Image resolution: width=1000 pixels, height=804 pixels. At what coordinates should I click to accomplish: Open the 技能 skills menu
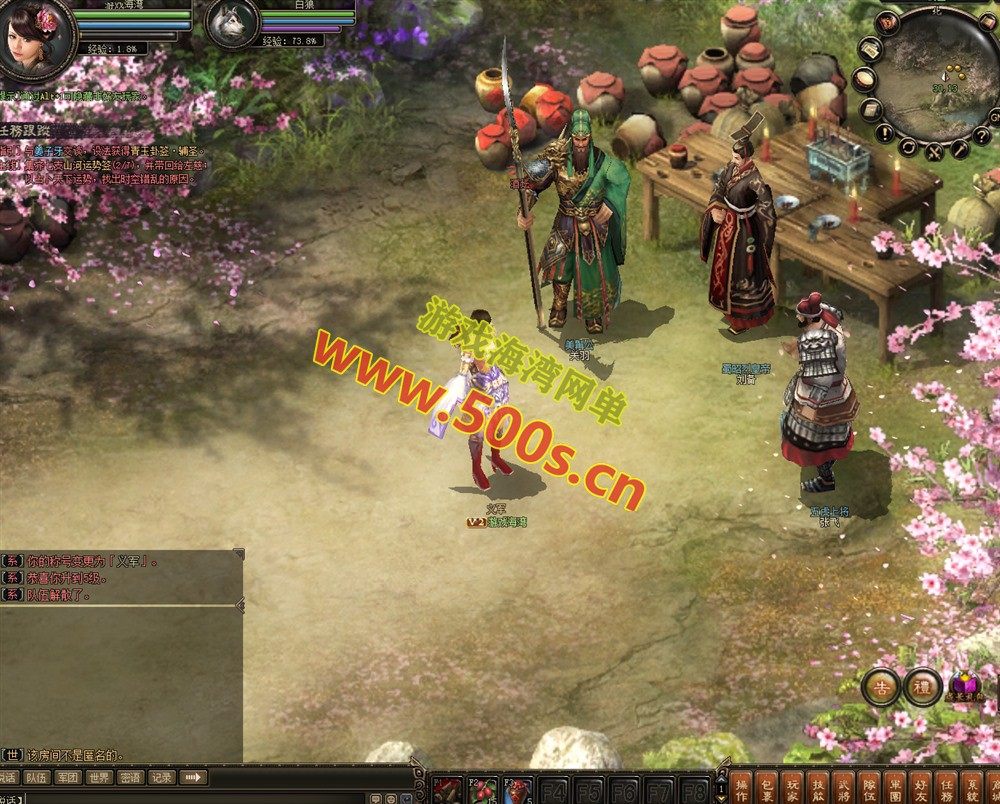pyautogui.click(x=819, y=787)
